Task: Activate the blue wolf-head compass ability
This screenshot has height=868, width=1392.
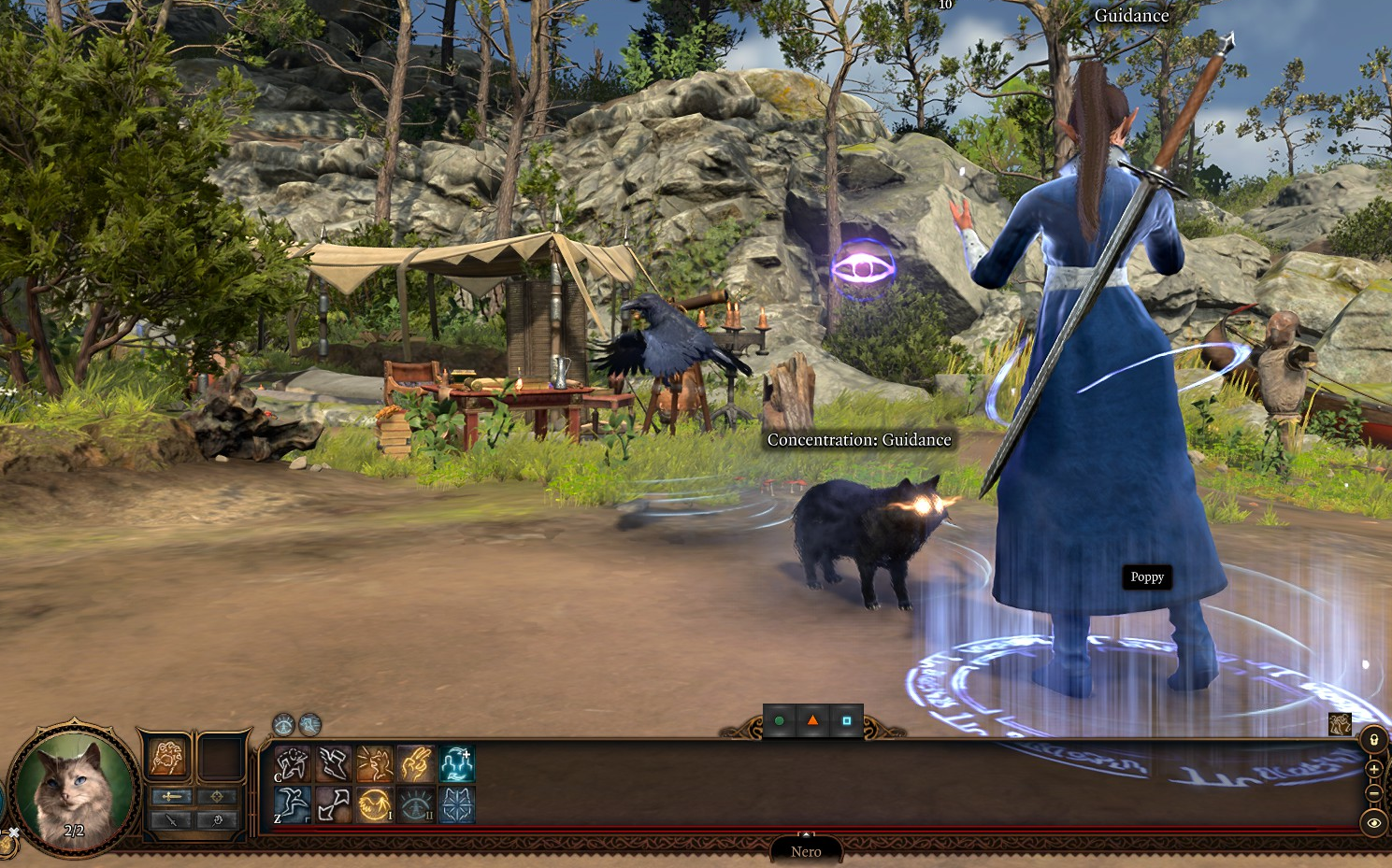Action: point(457,804)
